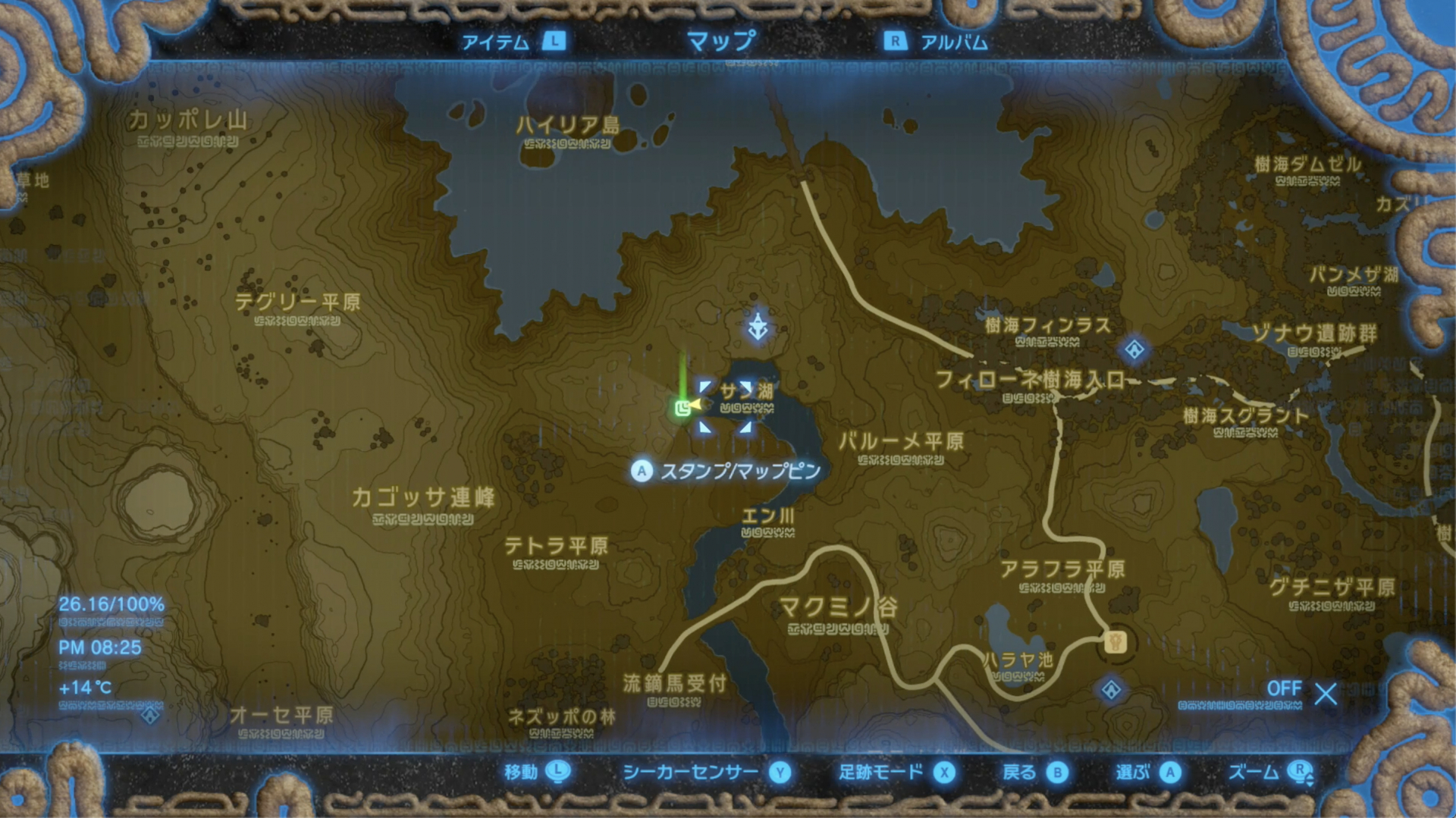
Task: Click the 26.16/100% completion indicator
Action: click(x=111, y=604)
